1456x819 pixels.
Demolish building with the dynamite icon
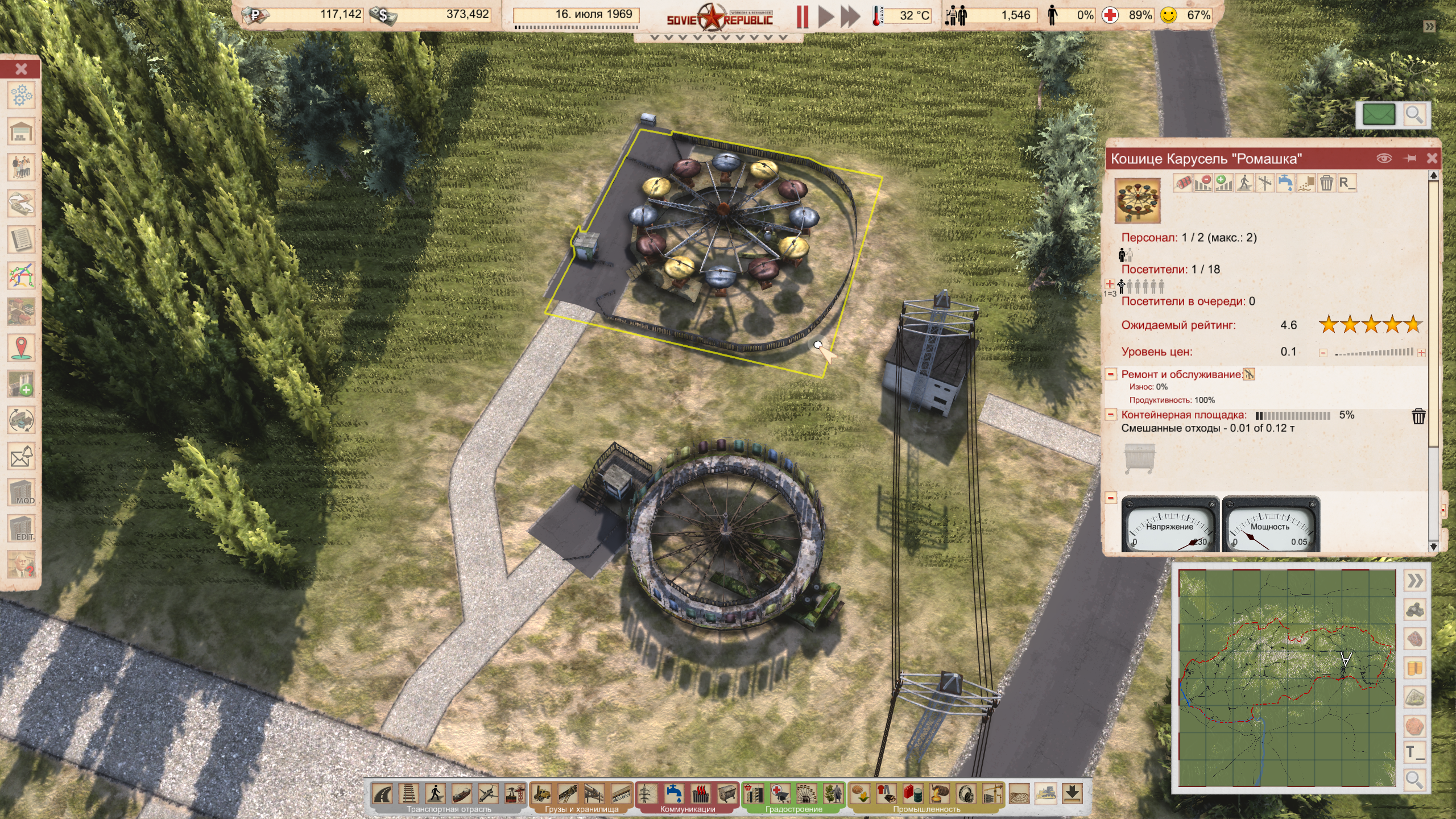pos(1182,183)
